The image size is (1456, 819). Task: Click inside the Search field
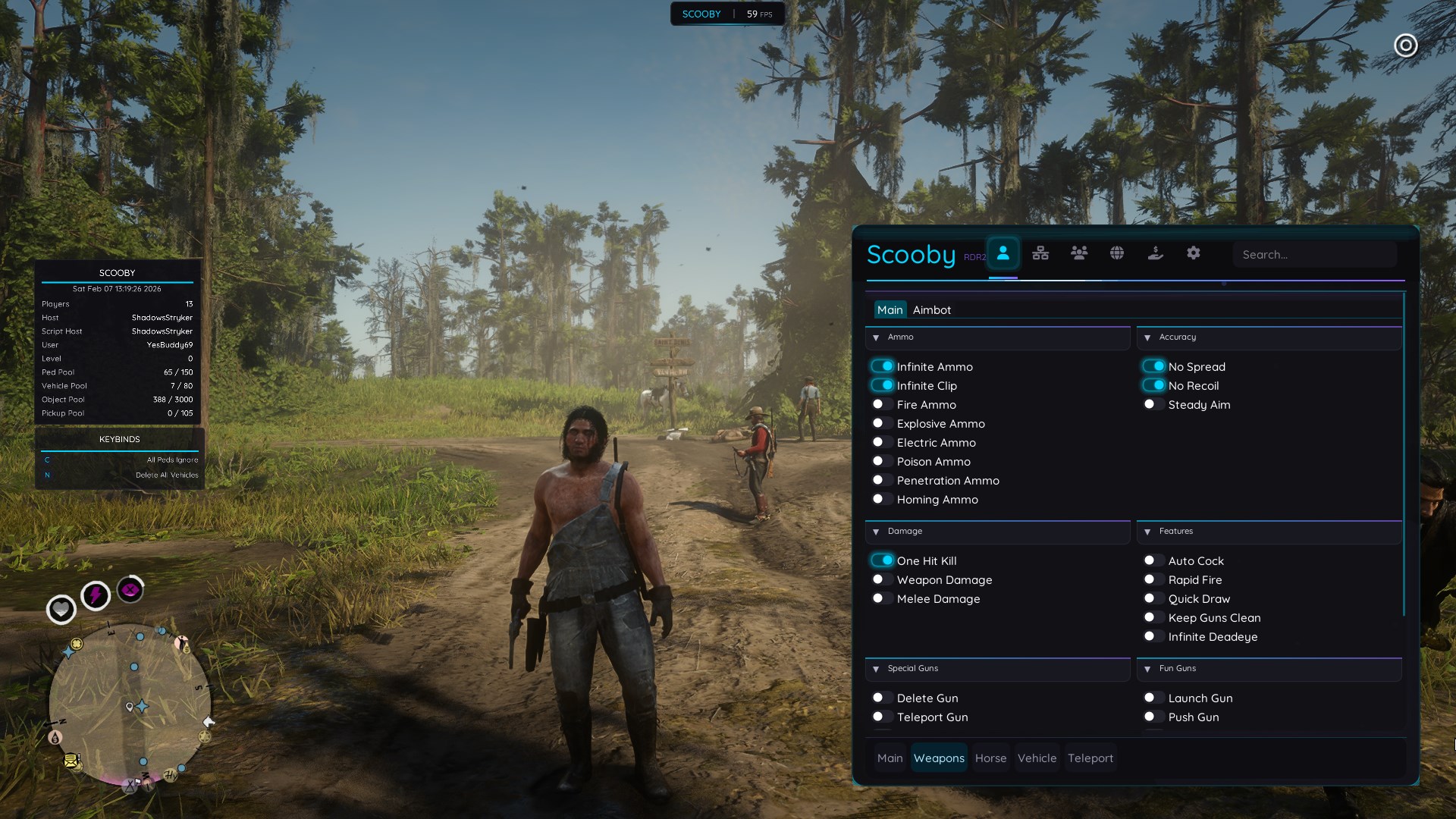pyautogui.click(x=1316, y=255)
